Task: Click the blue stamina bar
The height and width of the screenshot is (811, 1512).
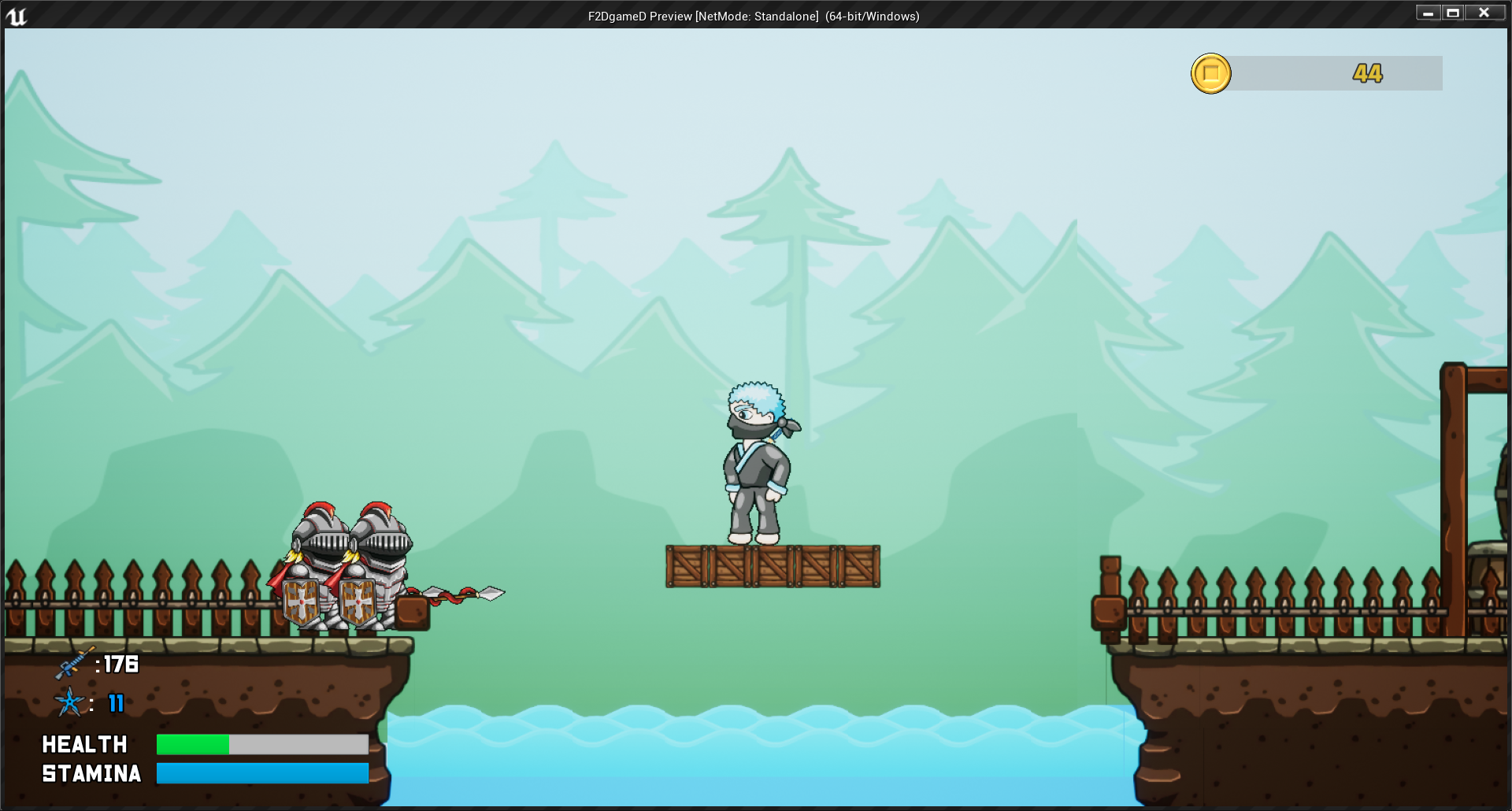Action: click(x=262, y=773)
